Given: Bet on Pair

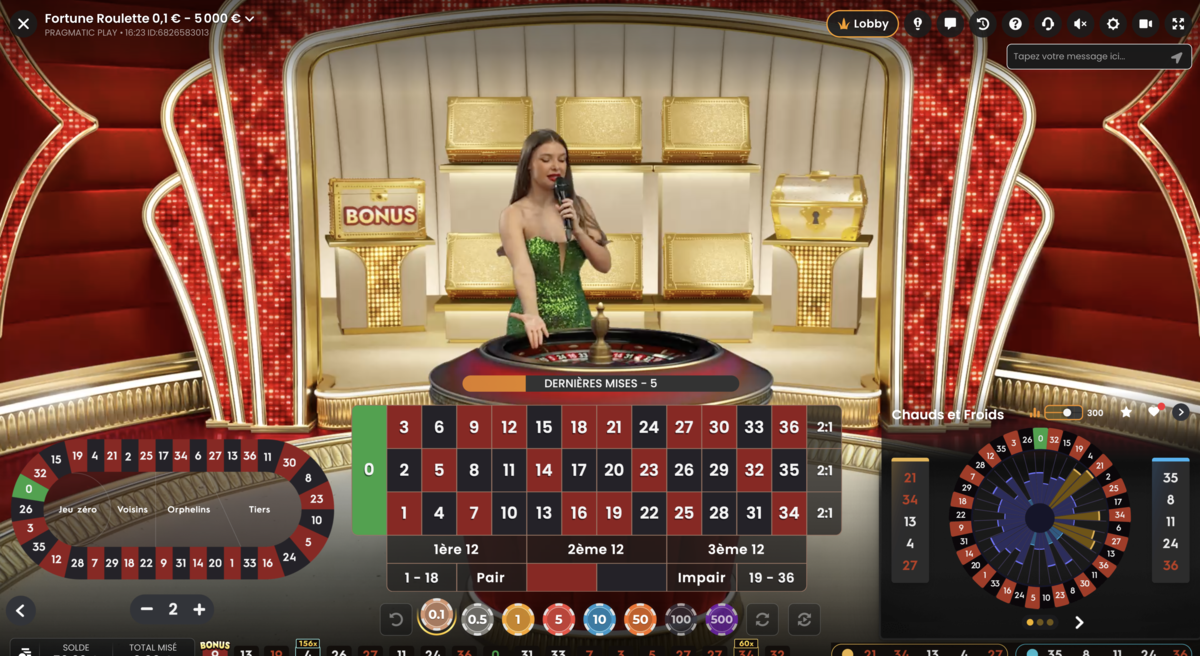Looking at the screenshot, I should (491, 578).
